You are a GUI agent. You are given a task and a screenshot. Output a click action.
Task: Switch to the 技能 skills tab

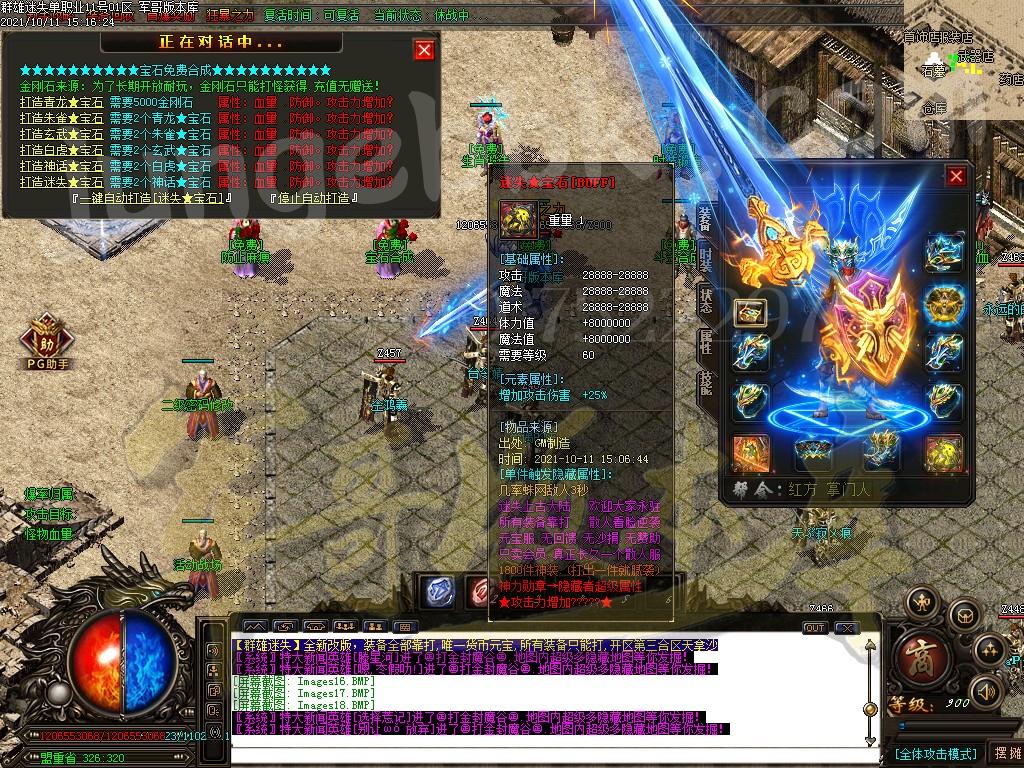coord(705,383)
